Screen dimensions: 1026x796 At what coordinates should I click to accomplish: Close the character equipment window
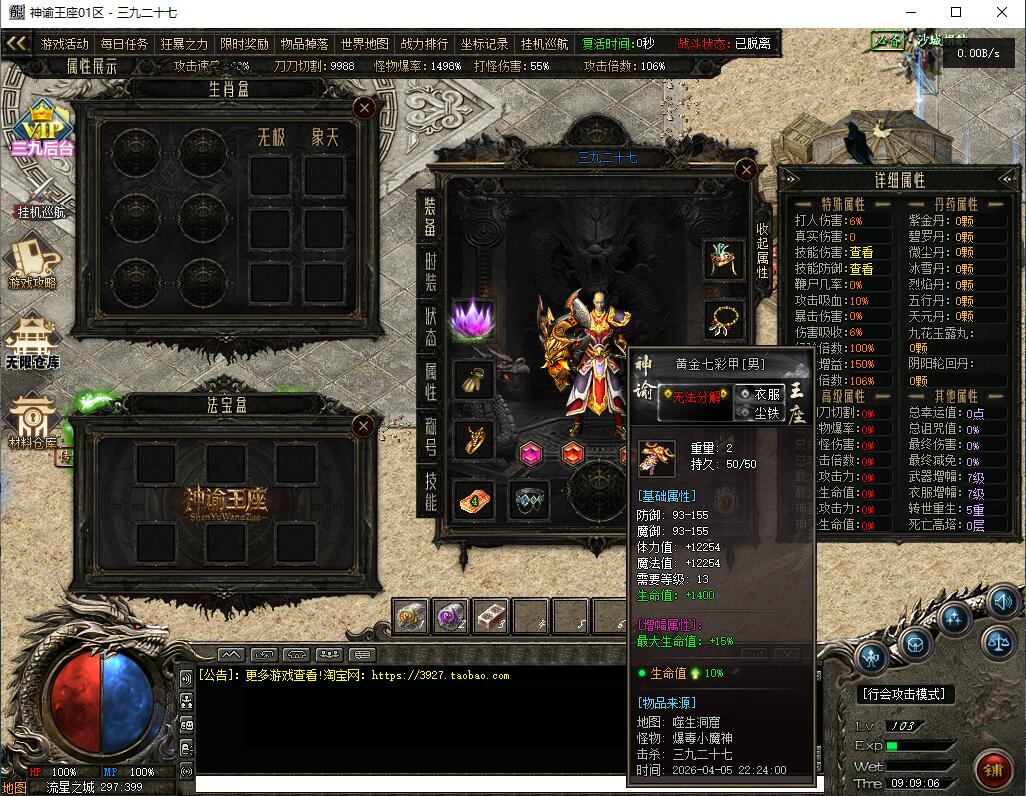pos(745,169)
